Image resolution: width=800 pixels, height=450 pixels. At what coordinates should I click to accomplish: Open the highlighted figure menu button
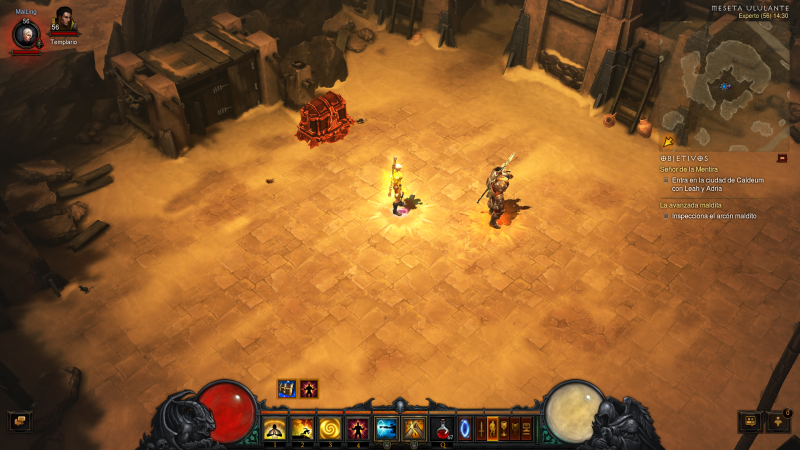[492, 429]
